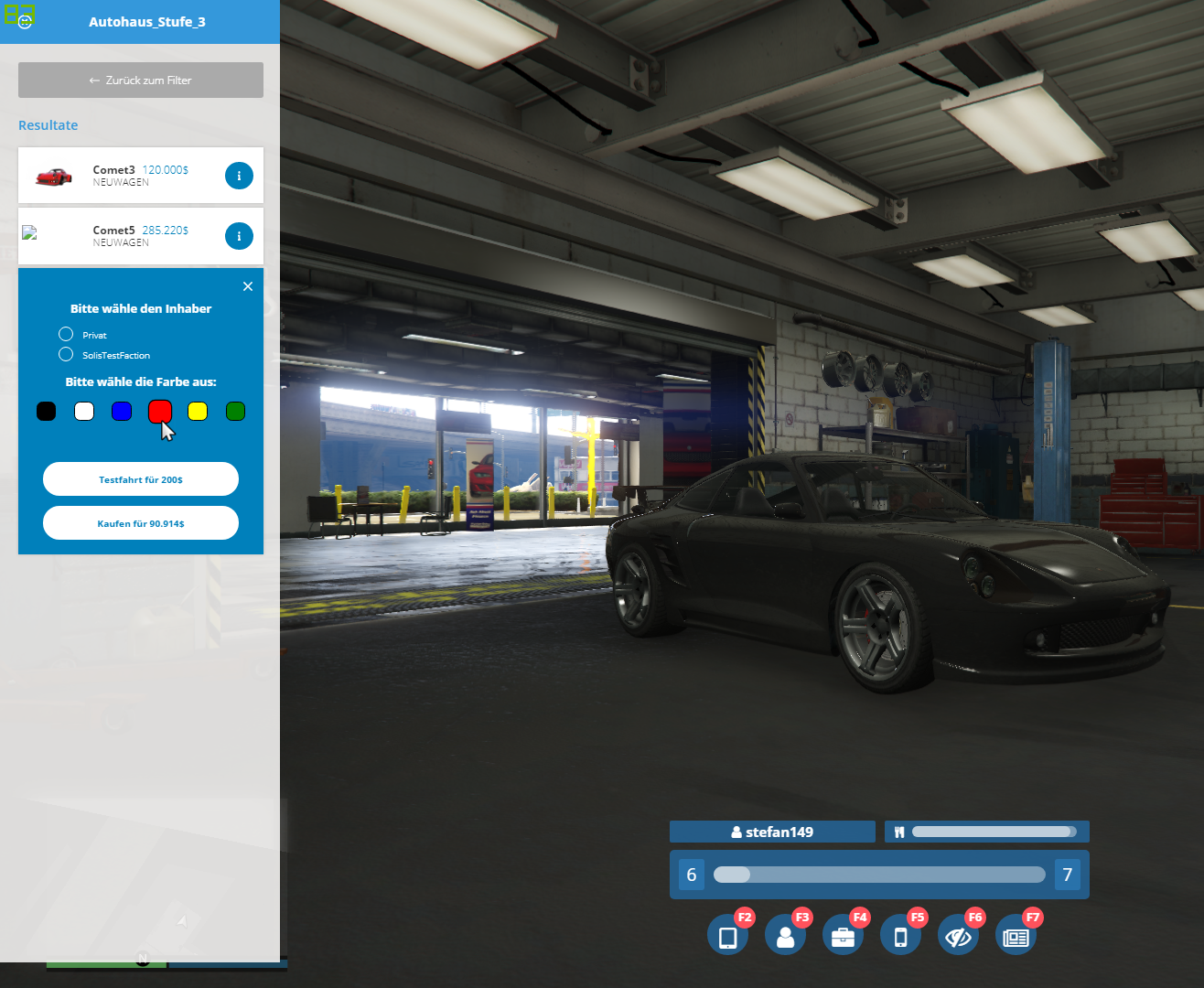
Task: Choose SolisTestFaction as owner
Action: tap(66, 355)
